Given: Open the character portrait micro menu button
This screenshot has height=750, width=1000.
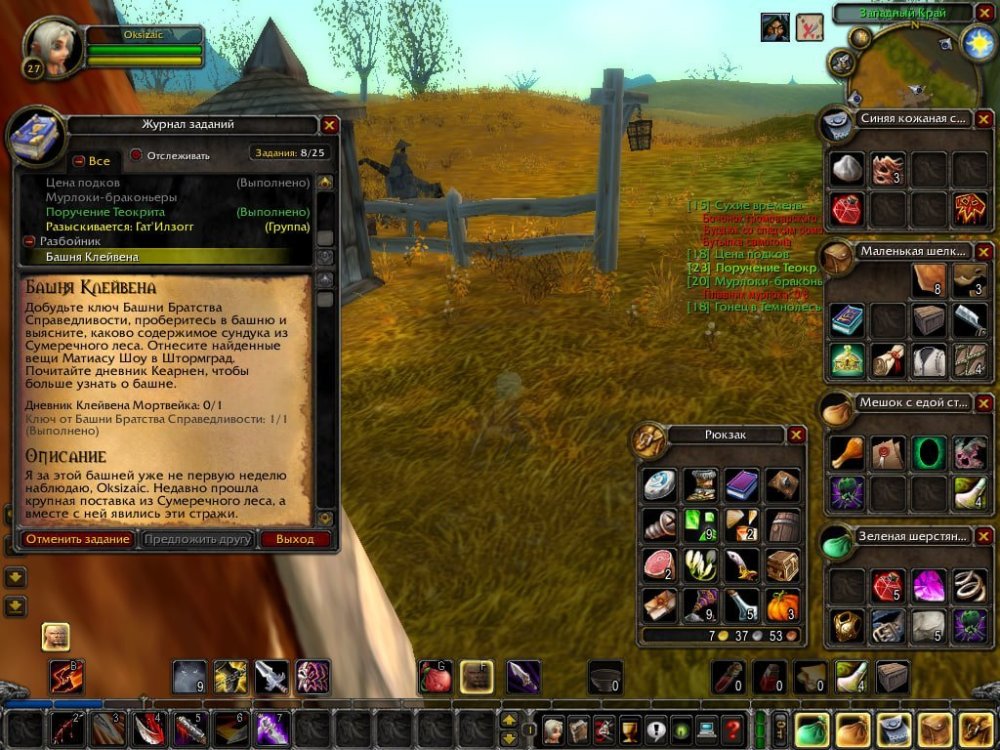Looking at the screenshot, I should pyautogui.click(x=552, y=729).
